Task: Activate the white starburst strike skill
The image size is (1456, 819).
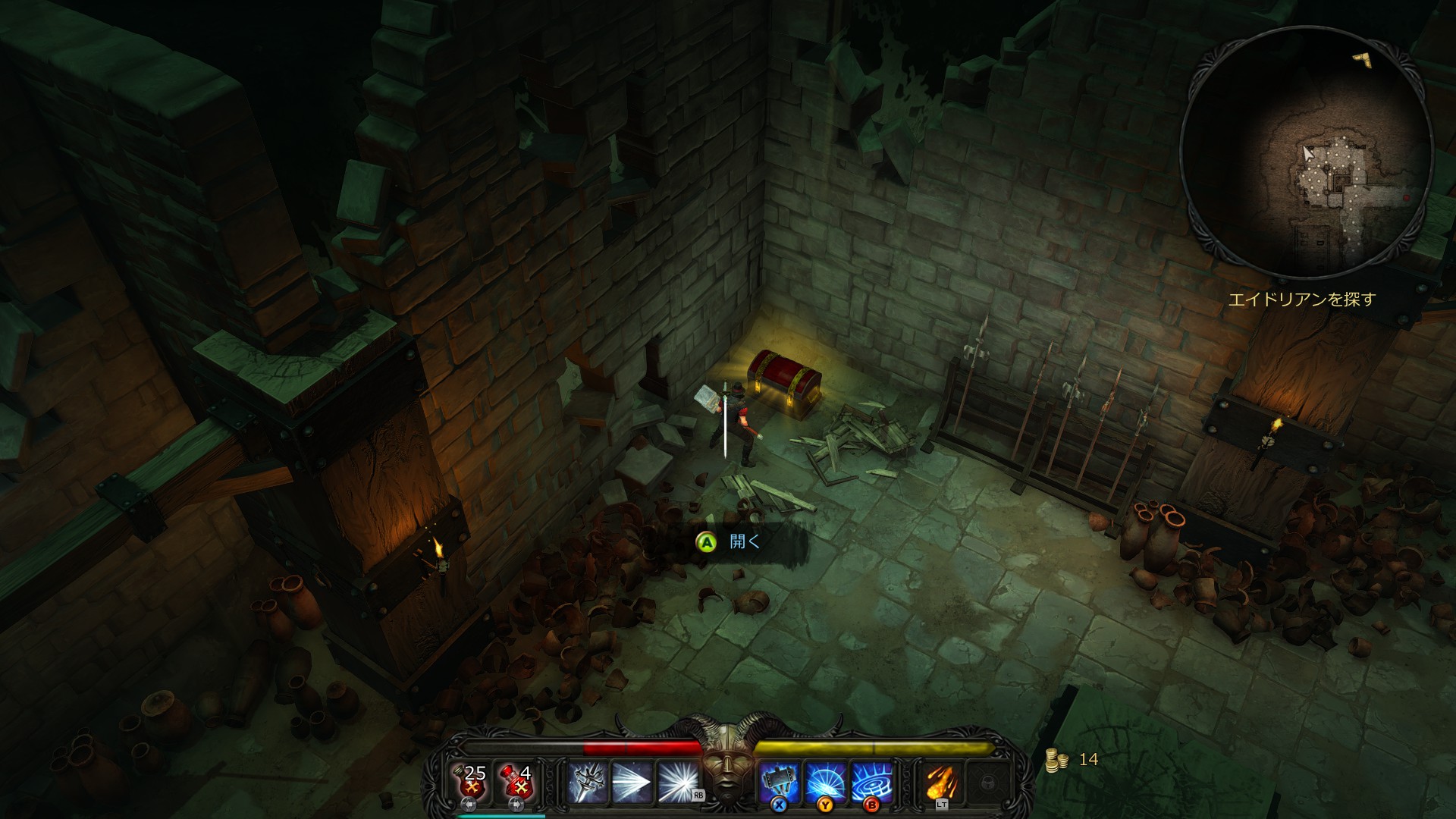Action: click(678, 783)
